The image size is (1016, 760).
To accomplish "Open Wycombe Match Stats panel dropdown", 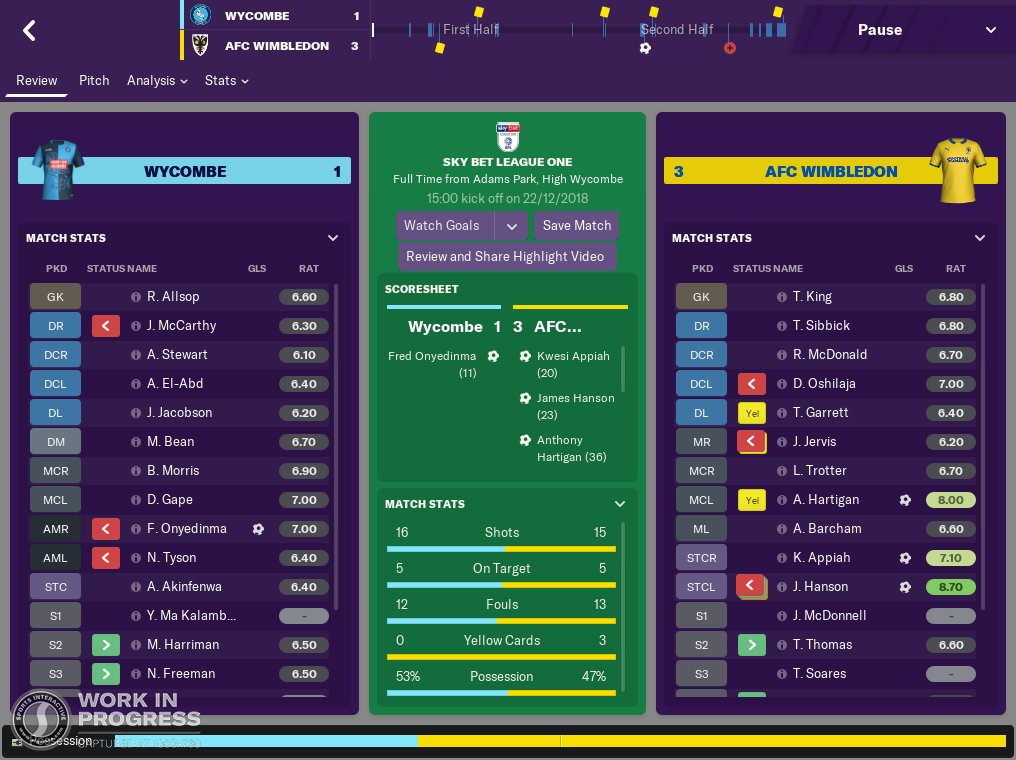I will [x=333, y=238].
